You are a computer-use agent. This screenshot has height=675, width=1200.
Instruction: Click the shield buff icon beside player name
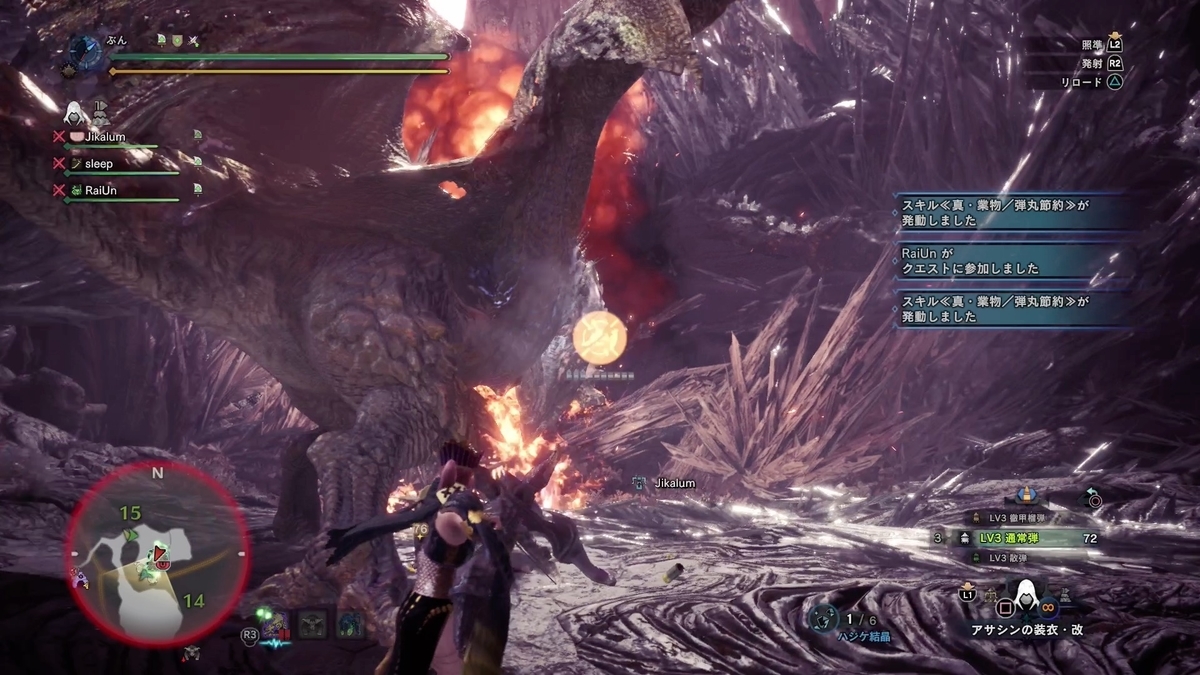(x=176, y=39)
